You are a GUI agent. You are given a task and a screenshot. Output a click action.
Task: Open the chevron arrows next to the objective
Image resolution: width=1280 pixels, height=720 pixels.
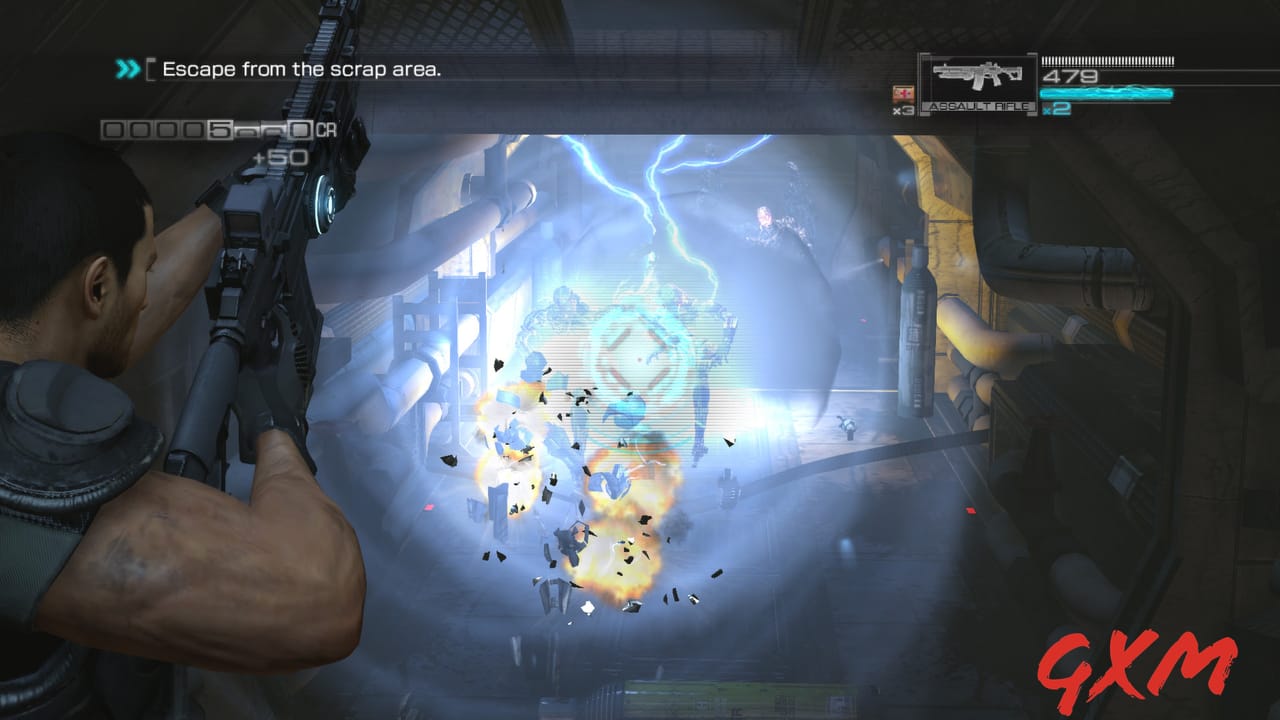tap(128, 70)
